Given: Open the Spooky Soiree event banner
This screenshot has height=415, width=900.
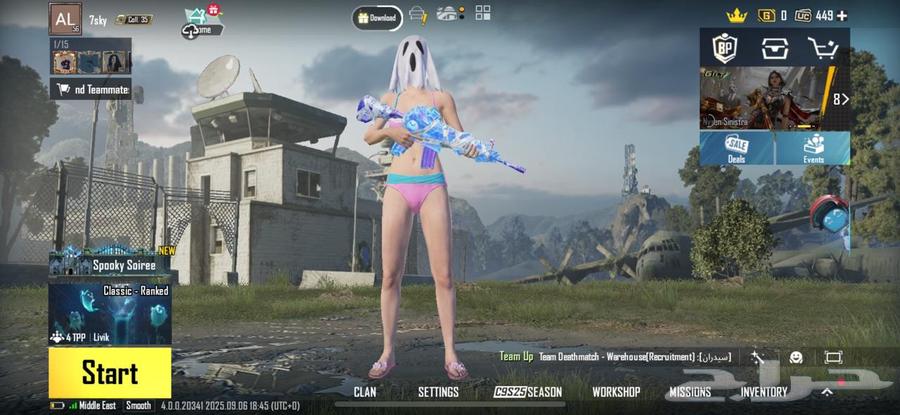Looking at the screenshot, I should tap(109, 265).
